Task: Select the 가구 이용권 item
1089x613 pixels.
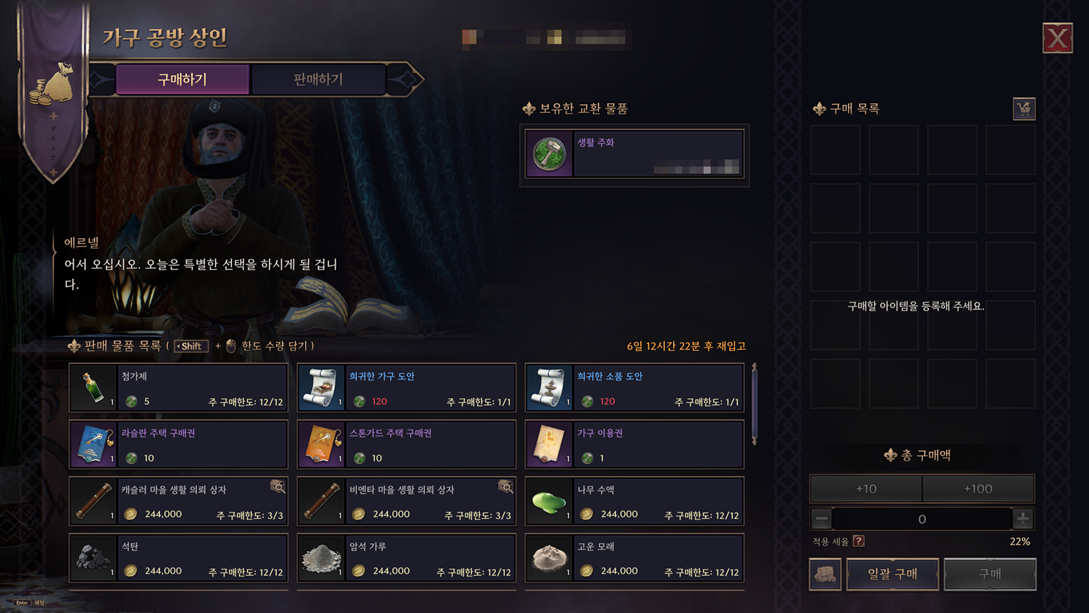Action: pos(634,445)
